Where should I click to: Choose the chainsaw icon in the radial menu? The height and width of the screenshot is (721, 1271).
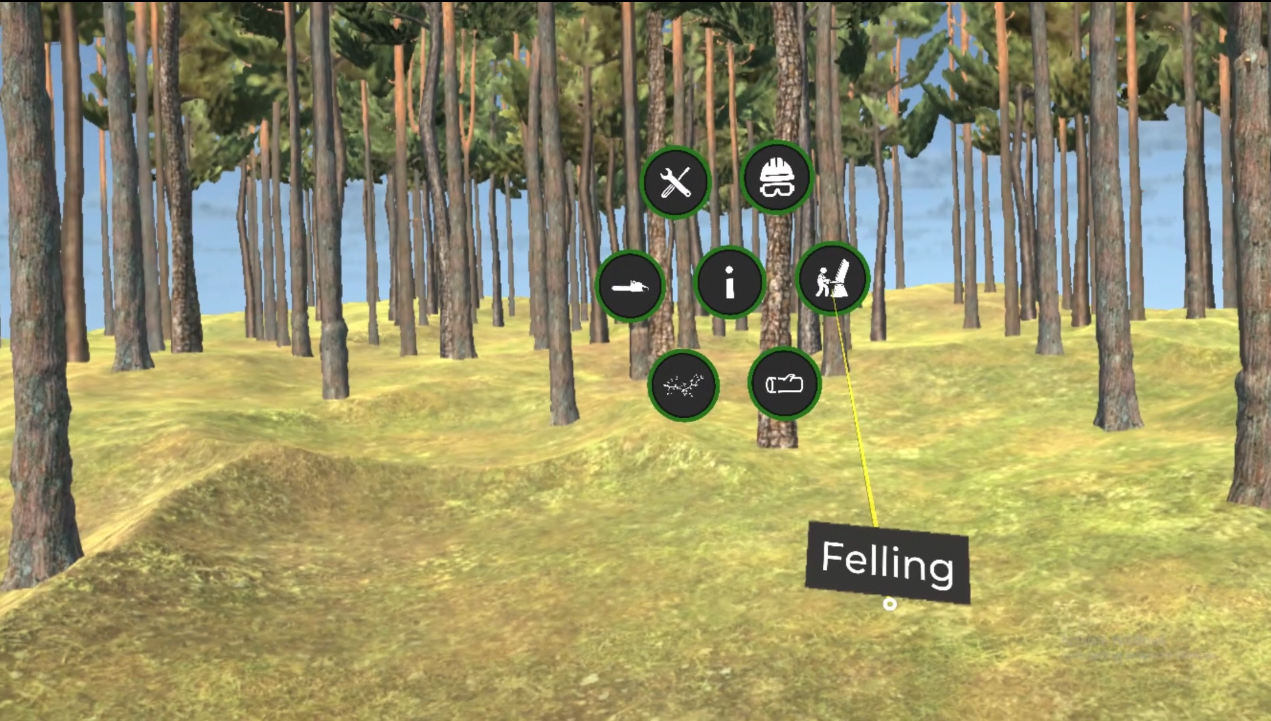[630, 287]
